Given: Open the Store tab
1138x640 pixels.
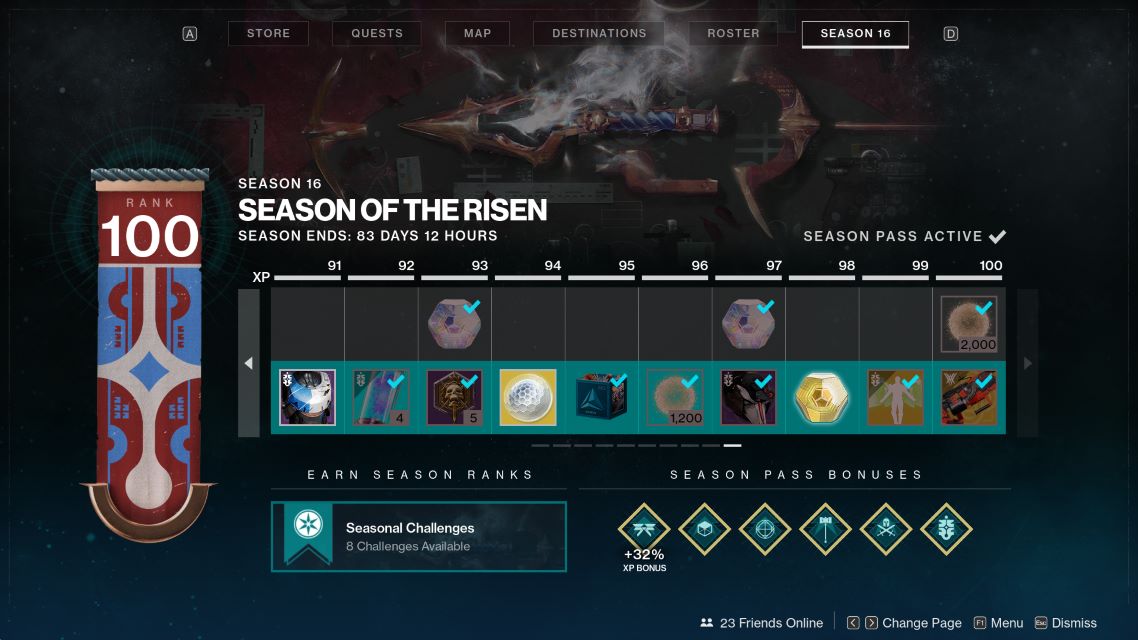Looking at the screenshot, I should coord(268,33).
